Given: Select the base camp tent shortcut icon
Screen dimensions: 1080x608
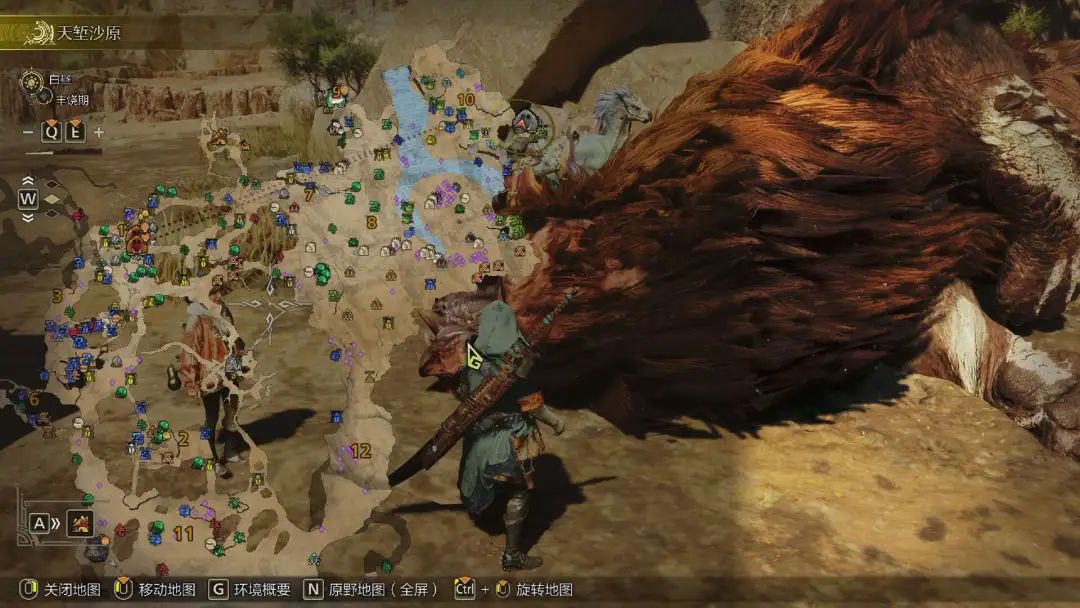Looking at the screenshot, I should point(81,522).
